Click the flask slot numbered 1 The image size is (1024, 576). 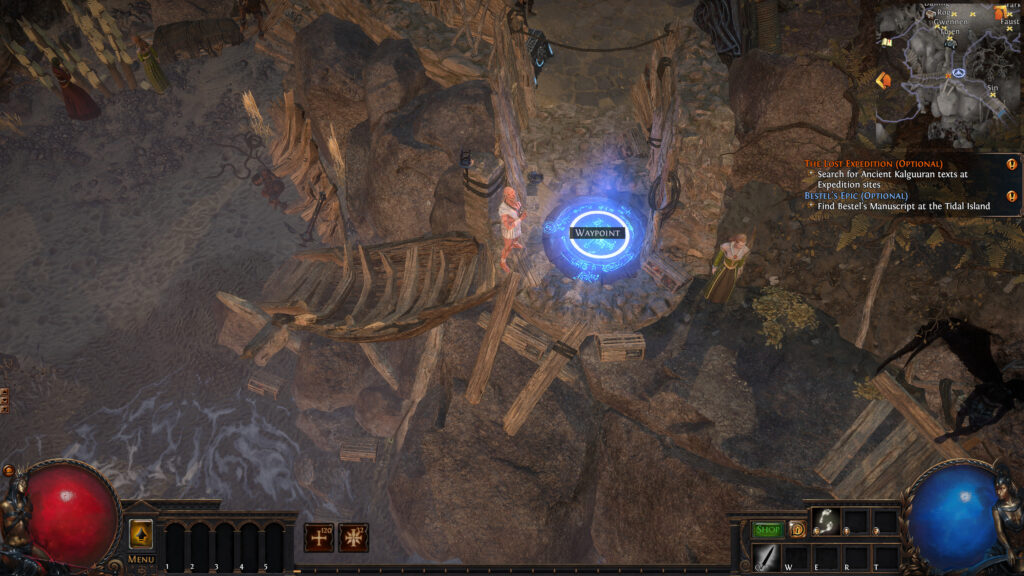(174, 547)
